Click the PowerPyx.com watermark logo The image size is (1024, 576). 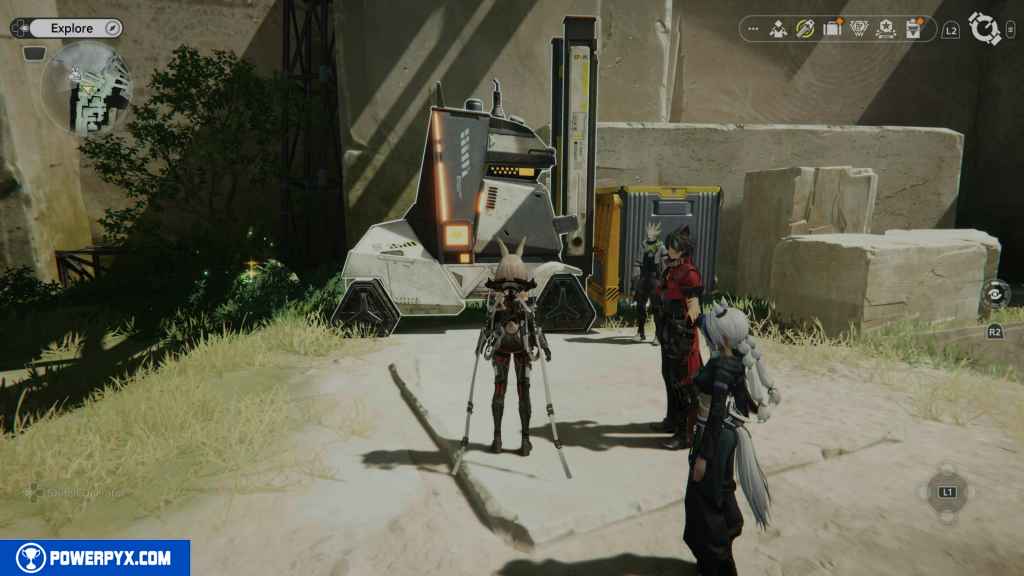[x=95, y=558]
